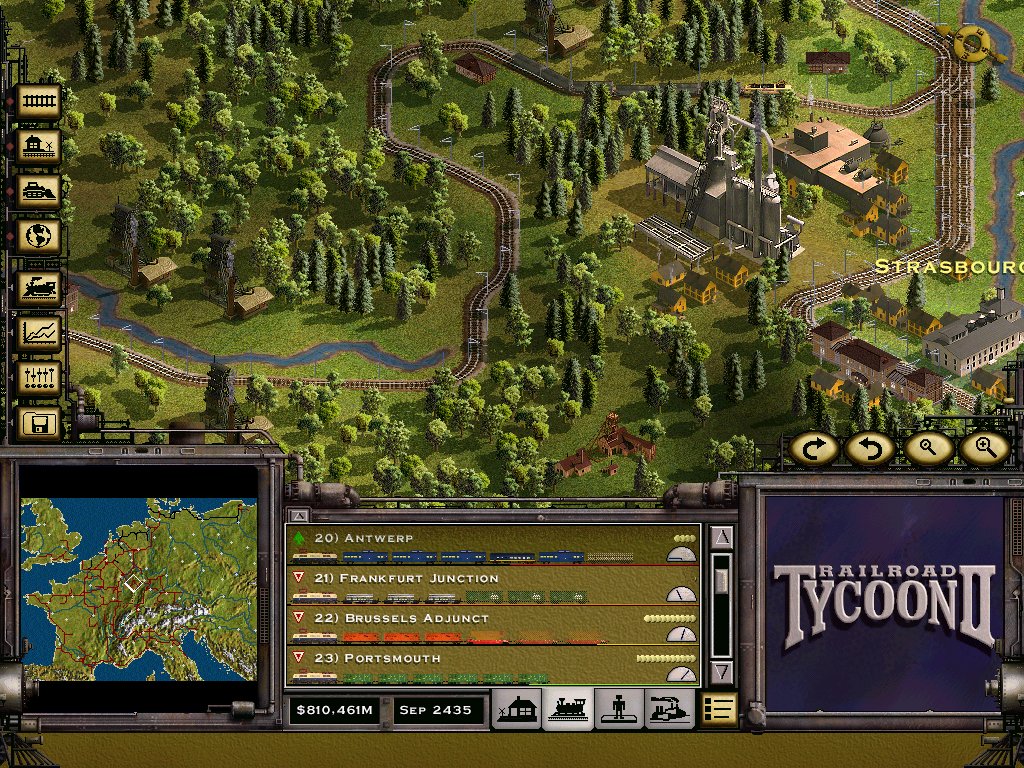This screenshot has width=1024, height=768.
Task: Open the buy train locomotive button
Action: (x=39, y=287)
